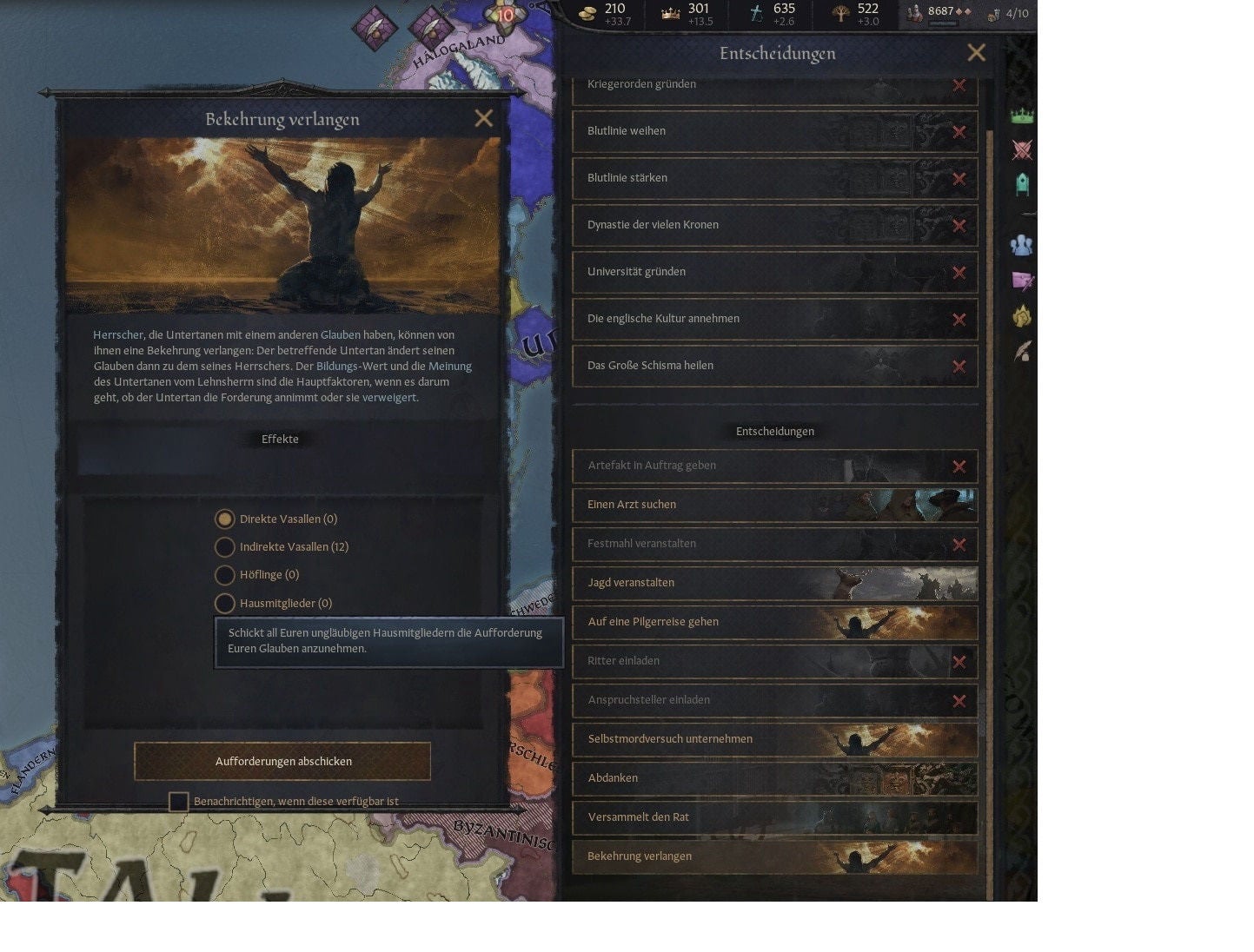Click the court members sidebar icon
This screenshot has width=1254, height=952.
tap(1021, 245)
